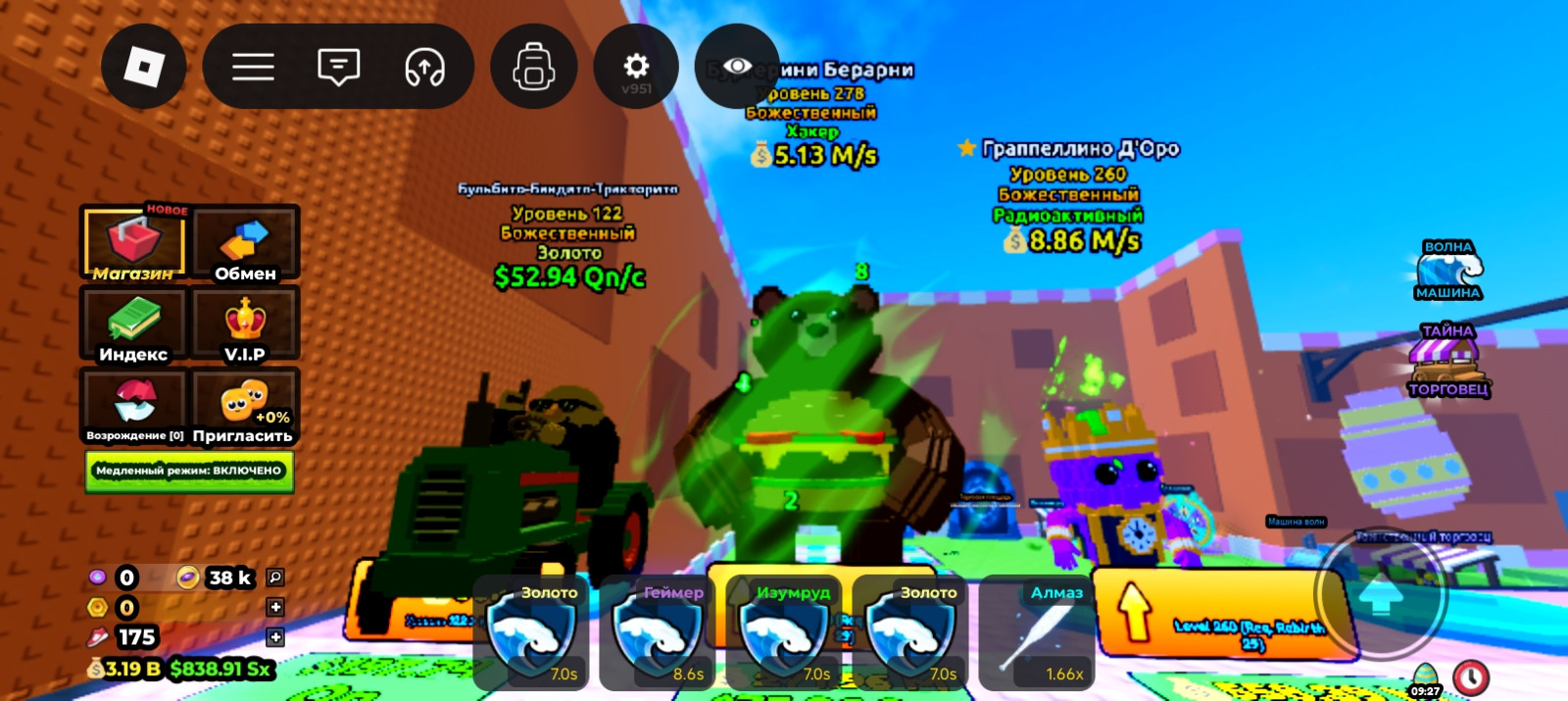Image resolution: width=1568 pixels, height=701 pixels.
Task: Click the Пригласить invite friends button
Action: (x=244, y=407)
